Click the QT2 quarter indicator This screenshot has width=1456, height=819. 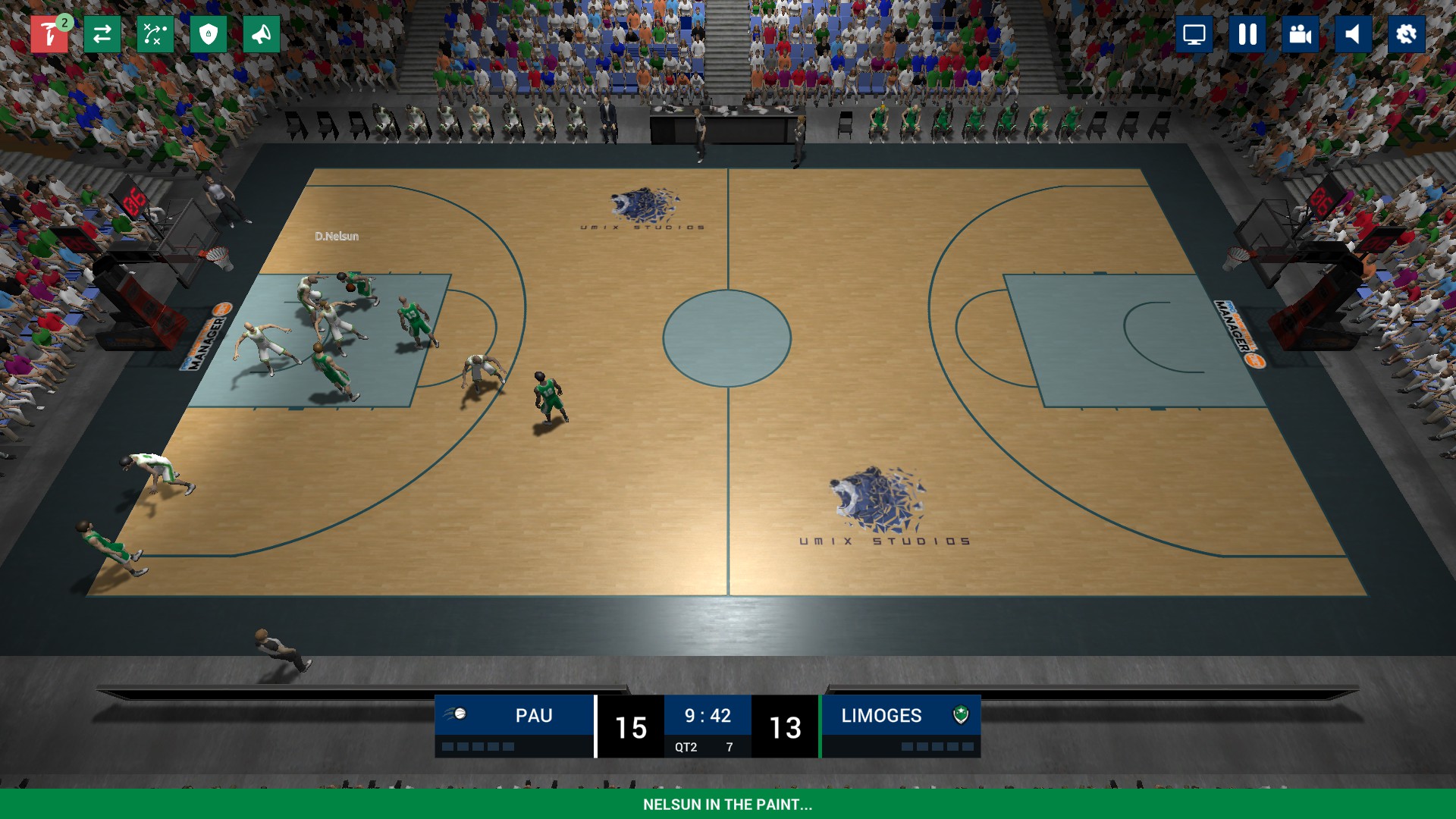[688, 746]
